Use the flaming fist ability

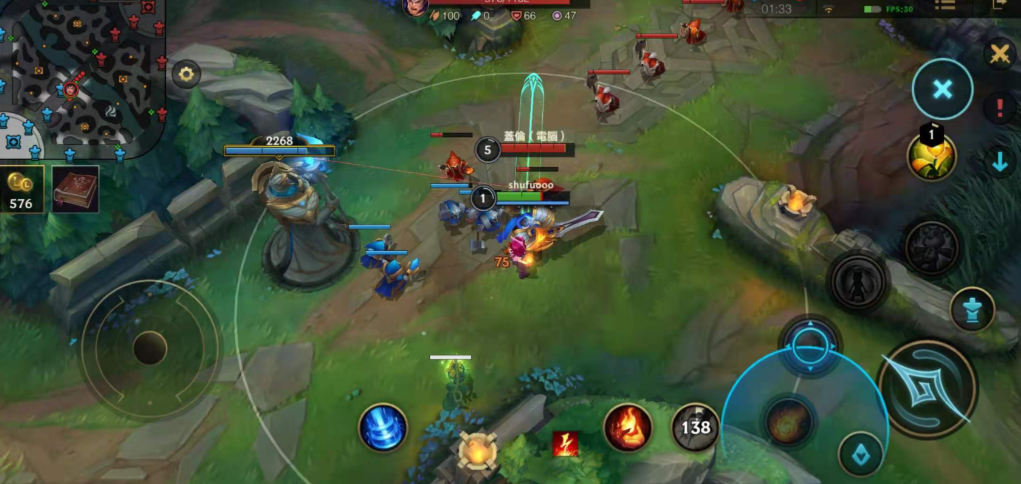pos(628,427)
